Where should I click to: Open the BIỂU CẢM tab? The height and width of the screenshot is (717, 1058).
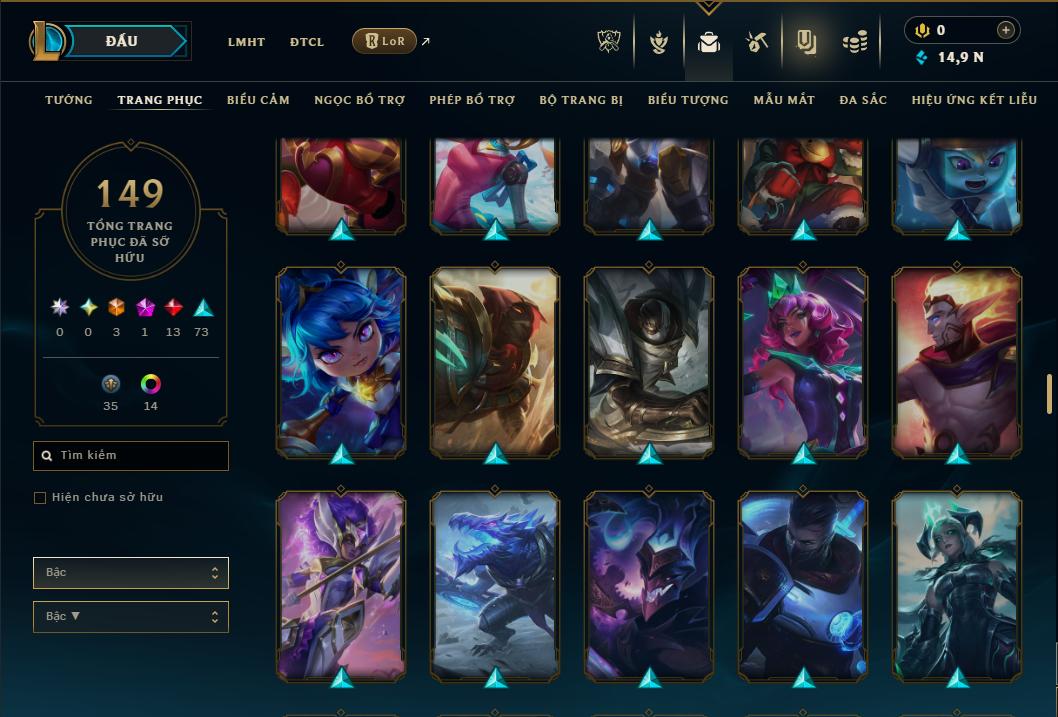pos(258,100)
